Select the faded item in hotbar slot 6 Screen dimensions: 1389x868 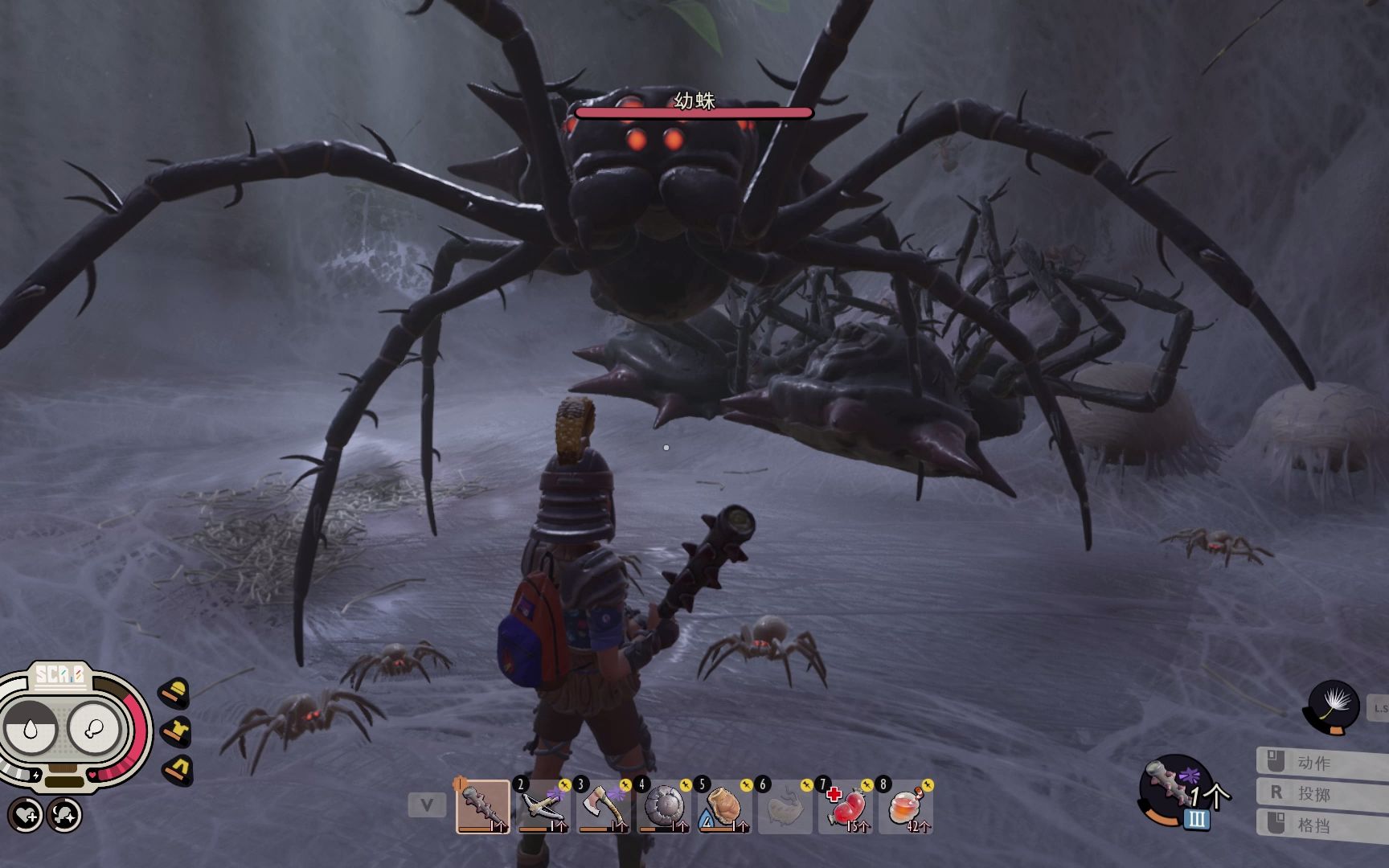(785, 806)
